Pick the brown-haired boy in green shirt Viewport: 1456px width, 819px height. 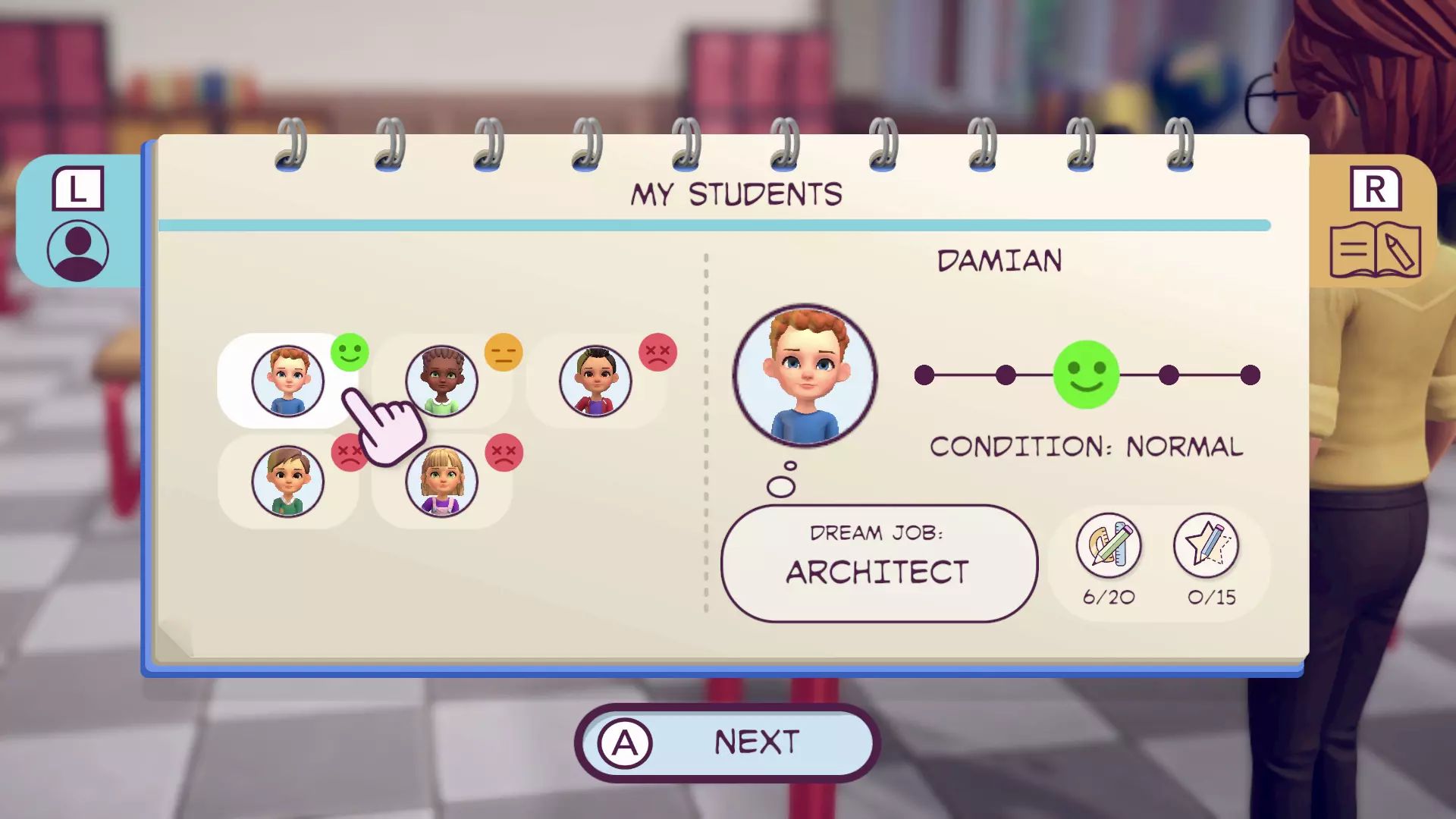[x=287, y=481]
